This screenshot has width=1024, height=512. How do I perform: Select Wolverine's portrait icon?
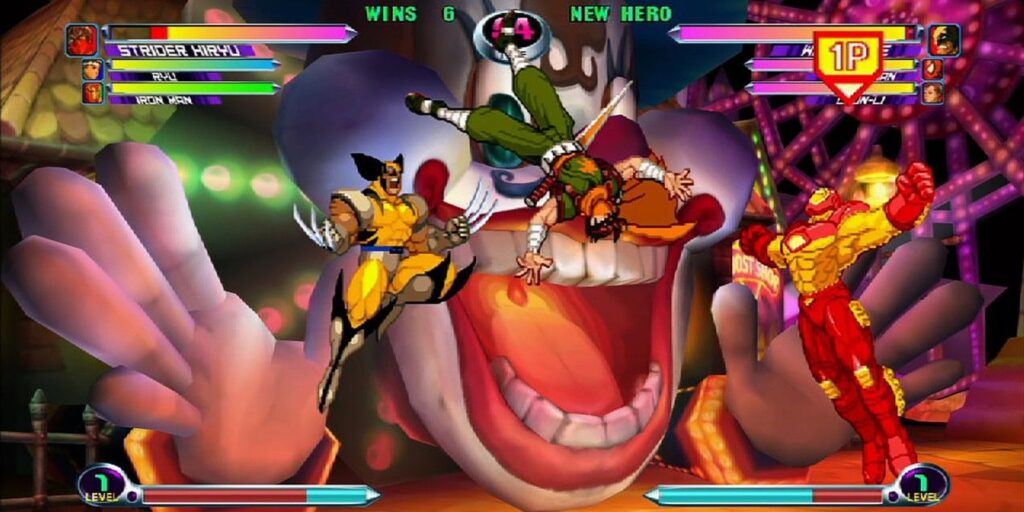click(x=943, y=40)
